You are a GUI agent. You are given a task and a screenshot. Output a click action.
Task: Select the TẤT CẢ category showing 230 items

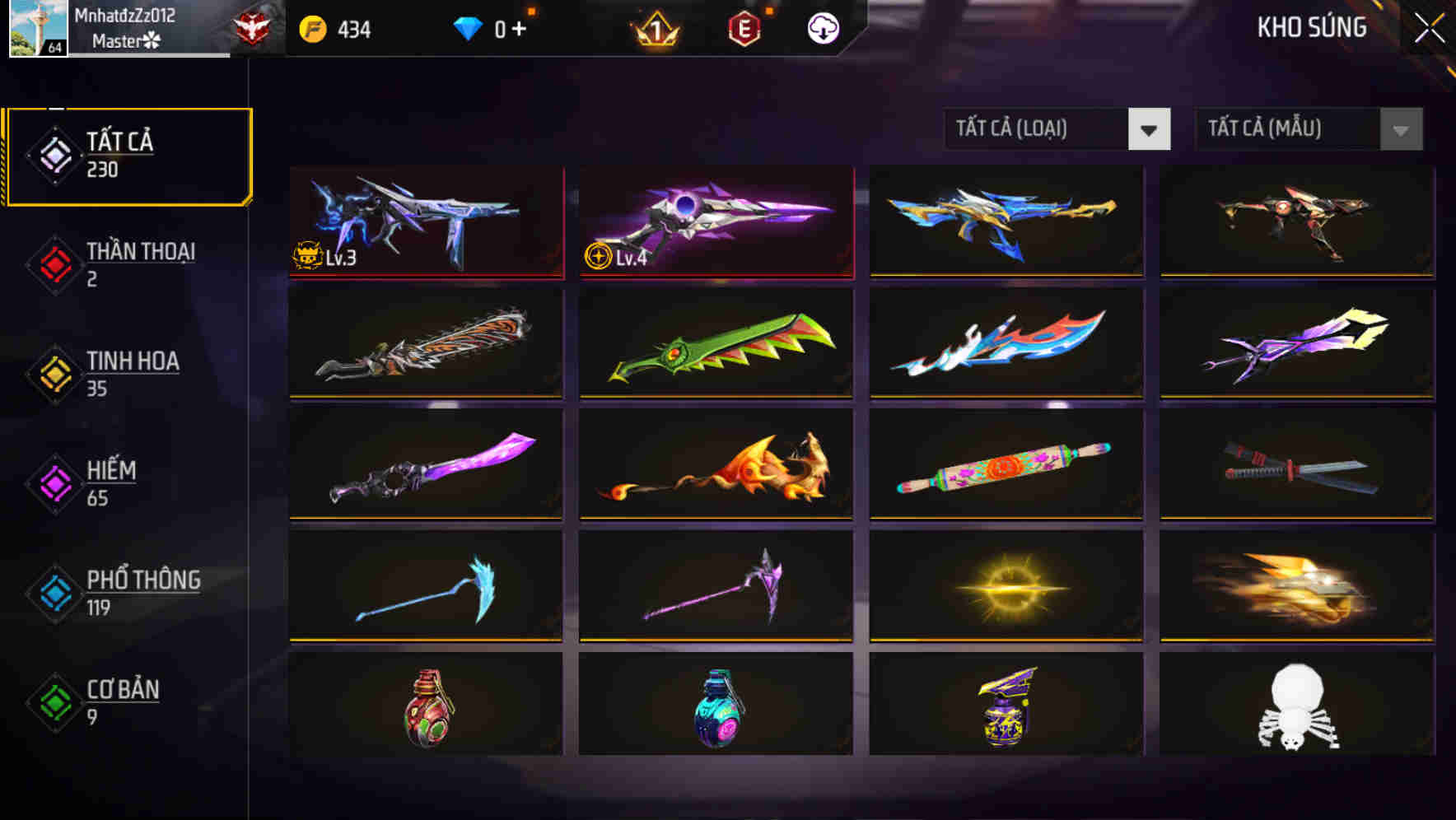[x=128, y=155]
